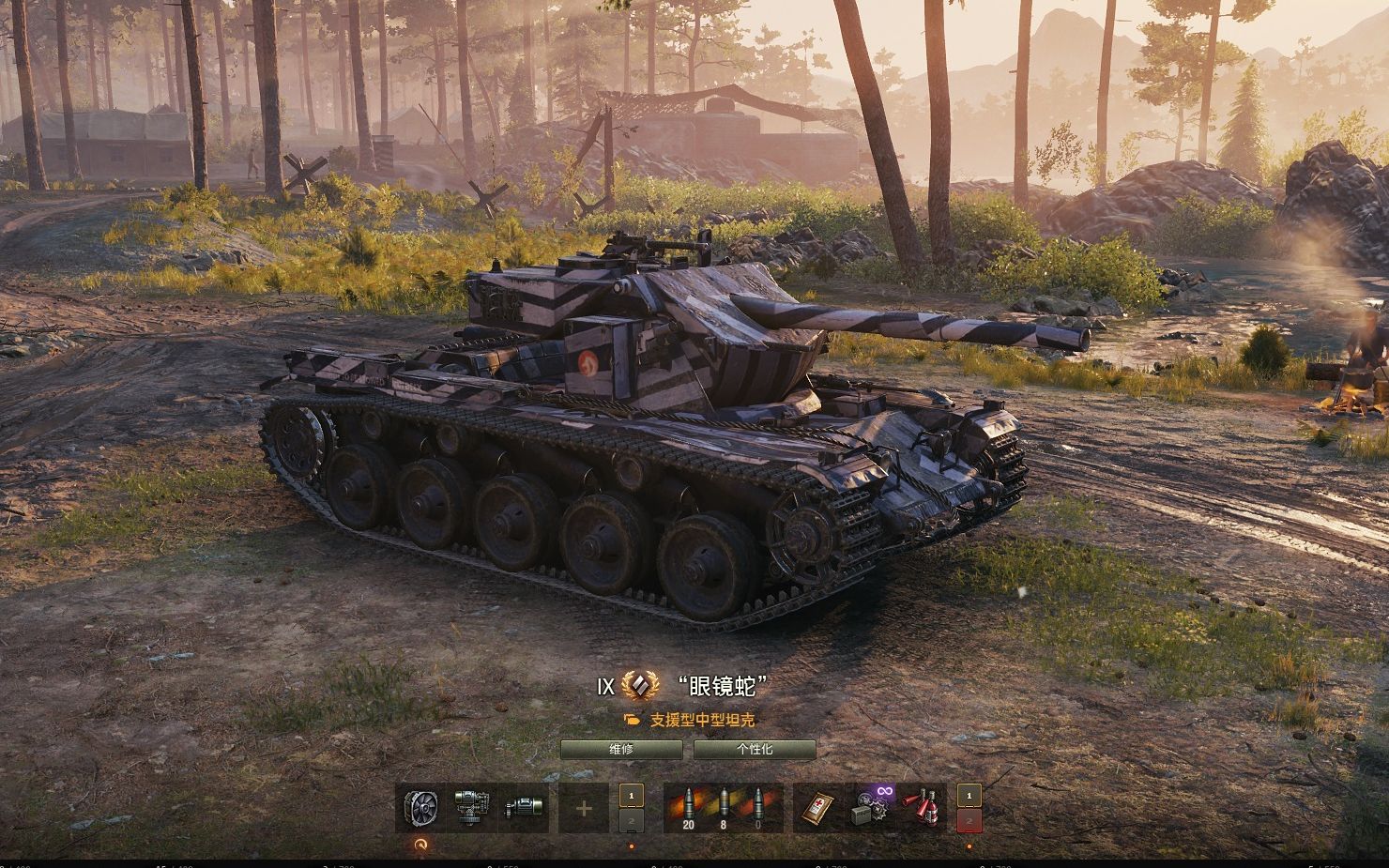Select the ventilation fan equipment slot
Viewport: 1389px width, 868px height.
(x=421, y=808)
